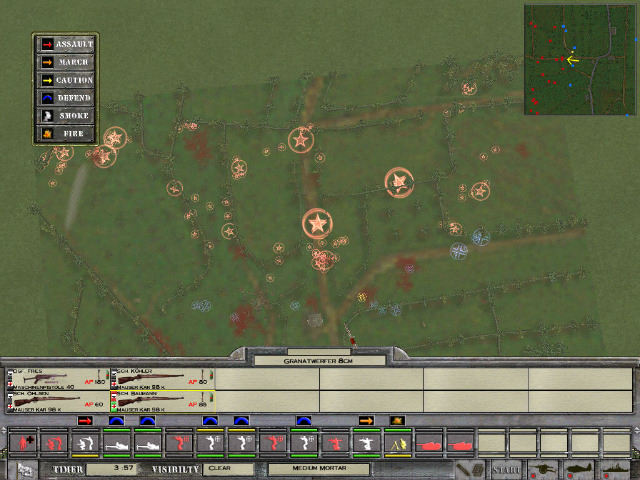
Task: Select soldier Fries with the Maschinenpistole 40
Action: coord(57,378)
